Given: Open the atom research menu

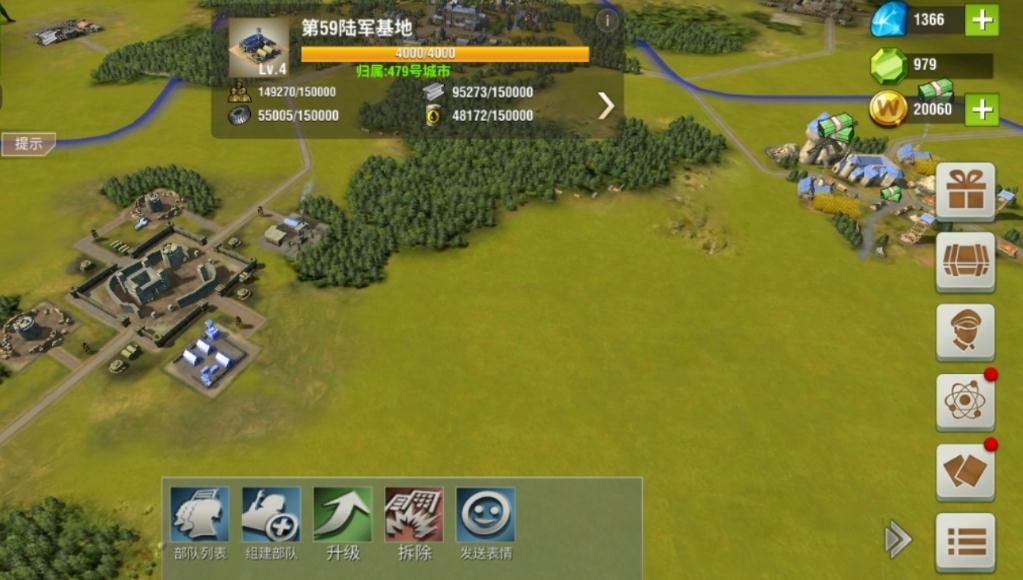Looking at the screenshot, I should pyautogui.click(x=965, y=402).
